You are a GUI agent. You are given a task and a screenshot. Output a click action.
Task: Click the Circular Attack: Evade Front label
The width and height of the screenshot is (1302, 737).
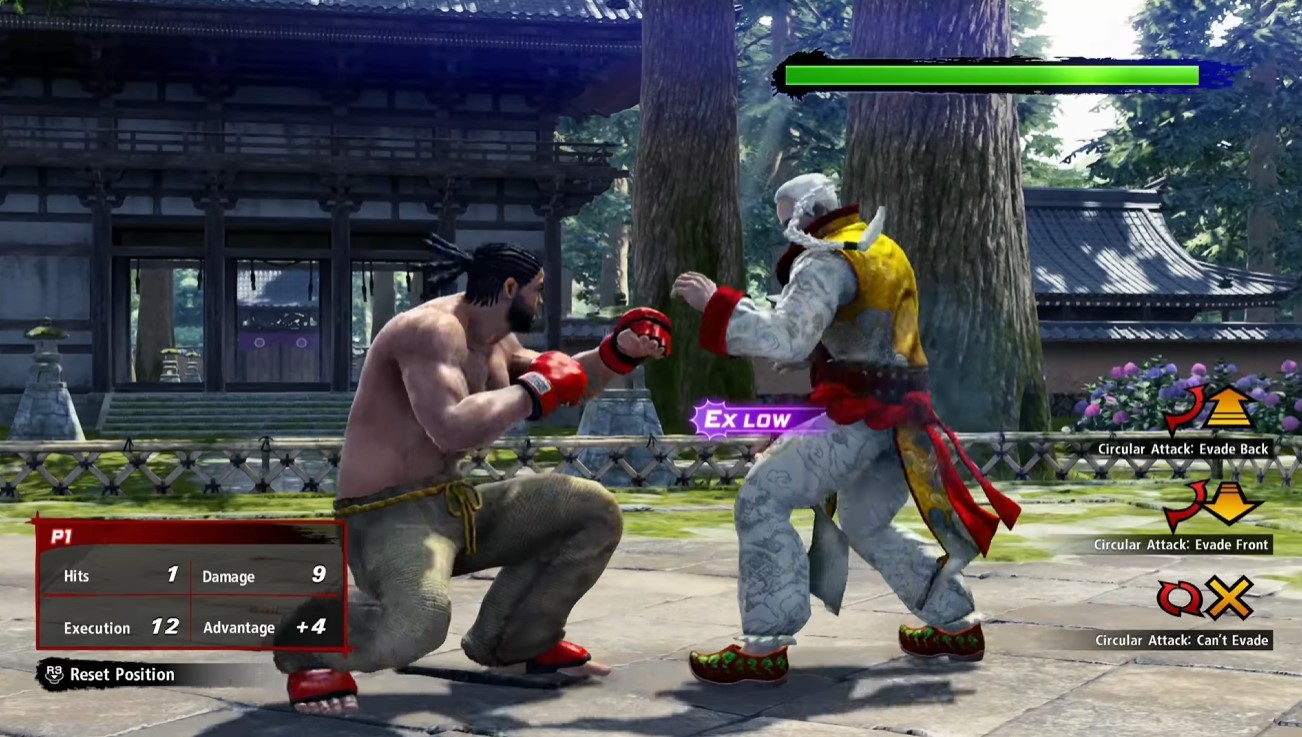tap(1181, 545)
